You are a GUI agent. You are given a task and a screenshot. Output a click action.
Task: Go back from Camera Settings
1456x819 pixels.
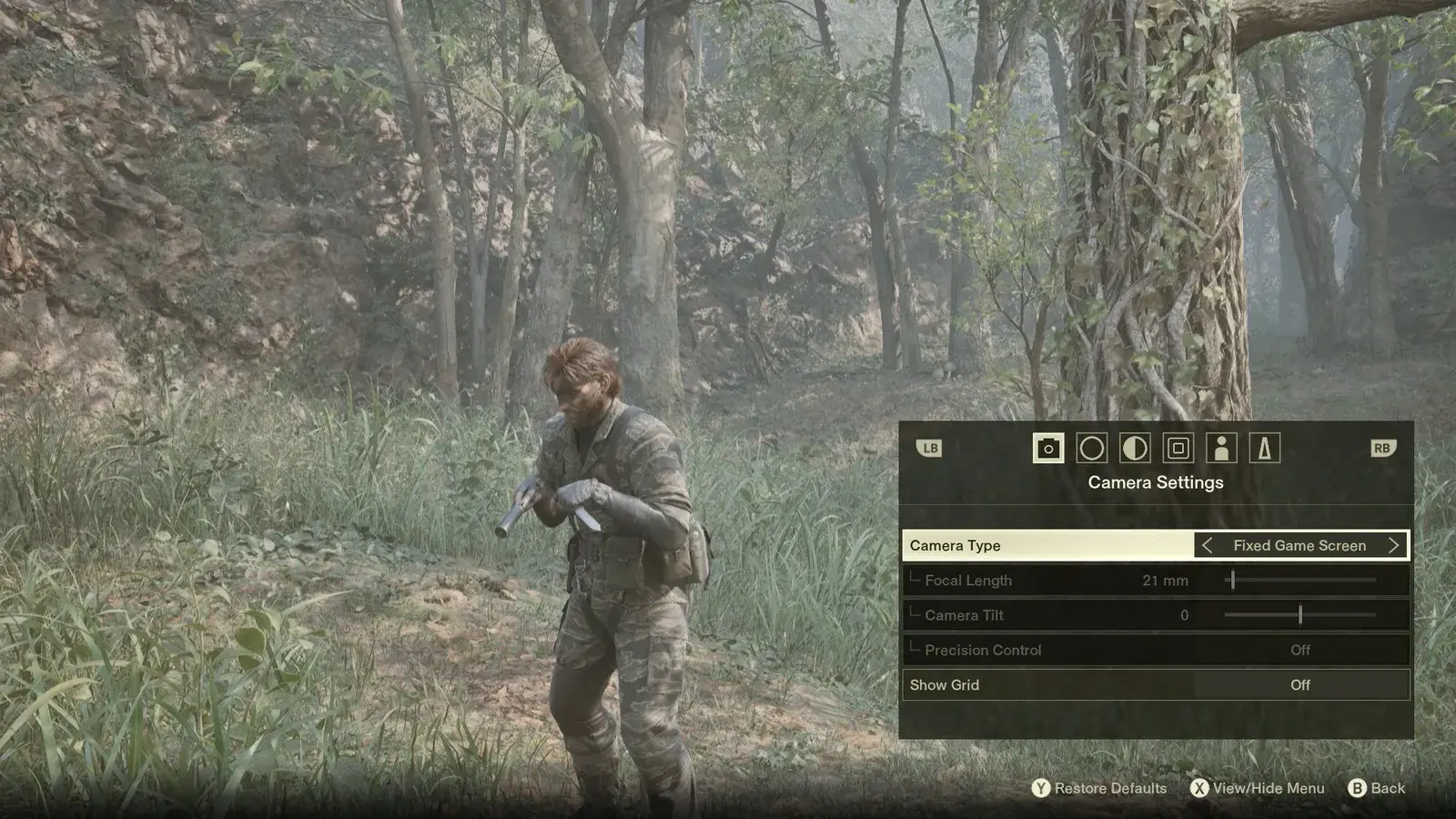pyautogui.click(x=1377, y=788)
